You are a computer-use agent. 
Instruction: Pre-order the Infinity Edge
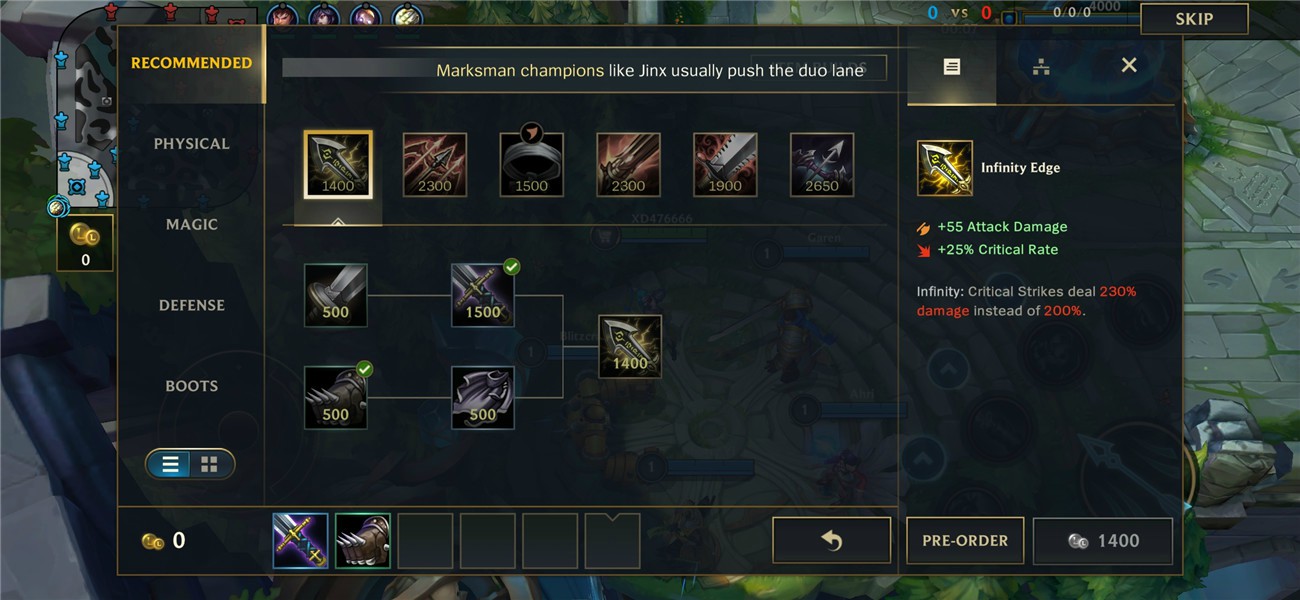click(965, 541)
